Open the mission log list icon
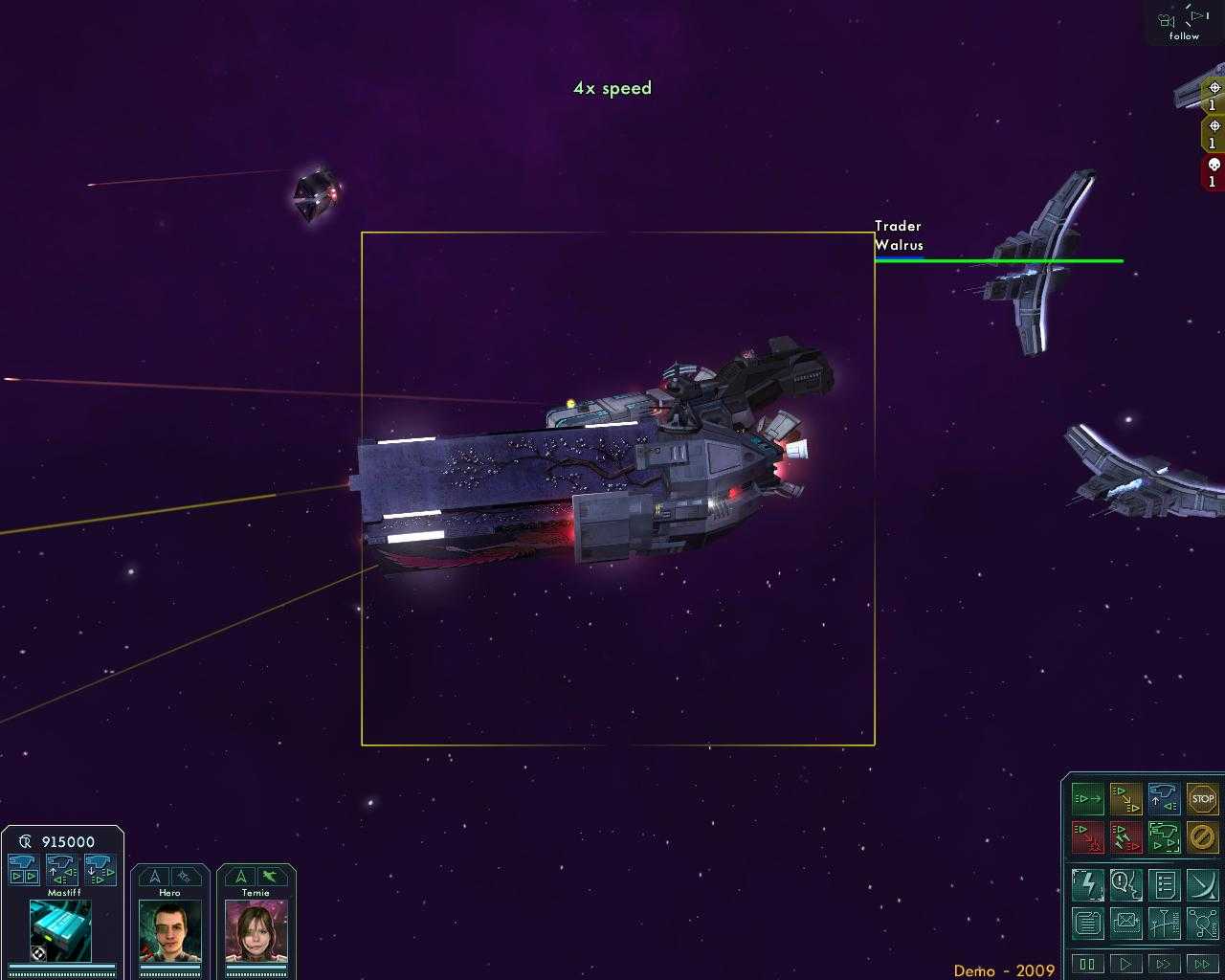The image size is (1225, 980). 1165,884
